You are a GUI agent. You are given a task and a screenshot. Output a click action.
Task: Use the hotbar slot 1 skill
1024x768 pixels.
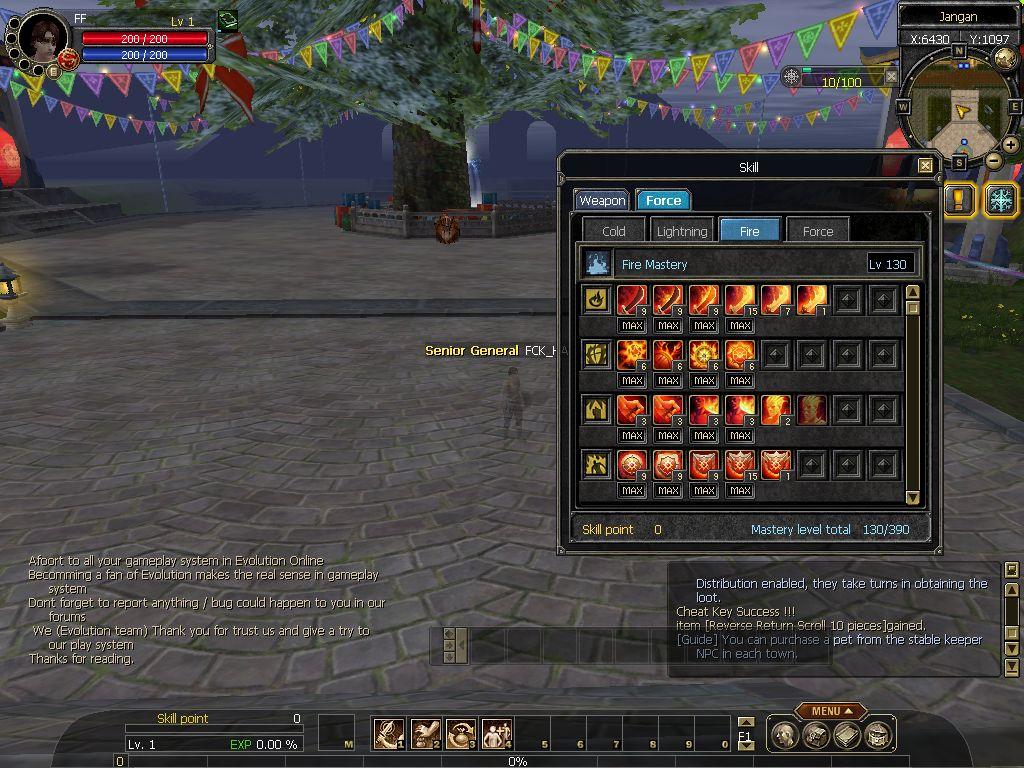(388, 734)
